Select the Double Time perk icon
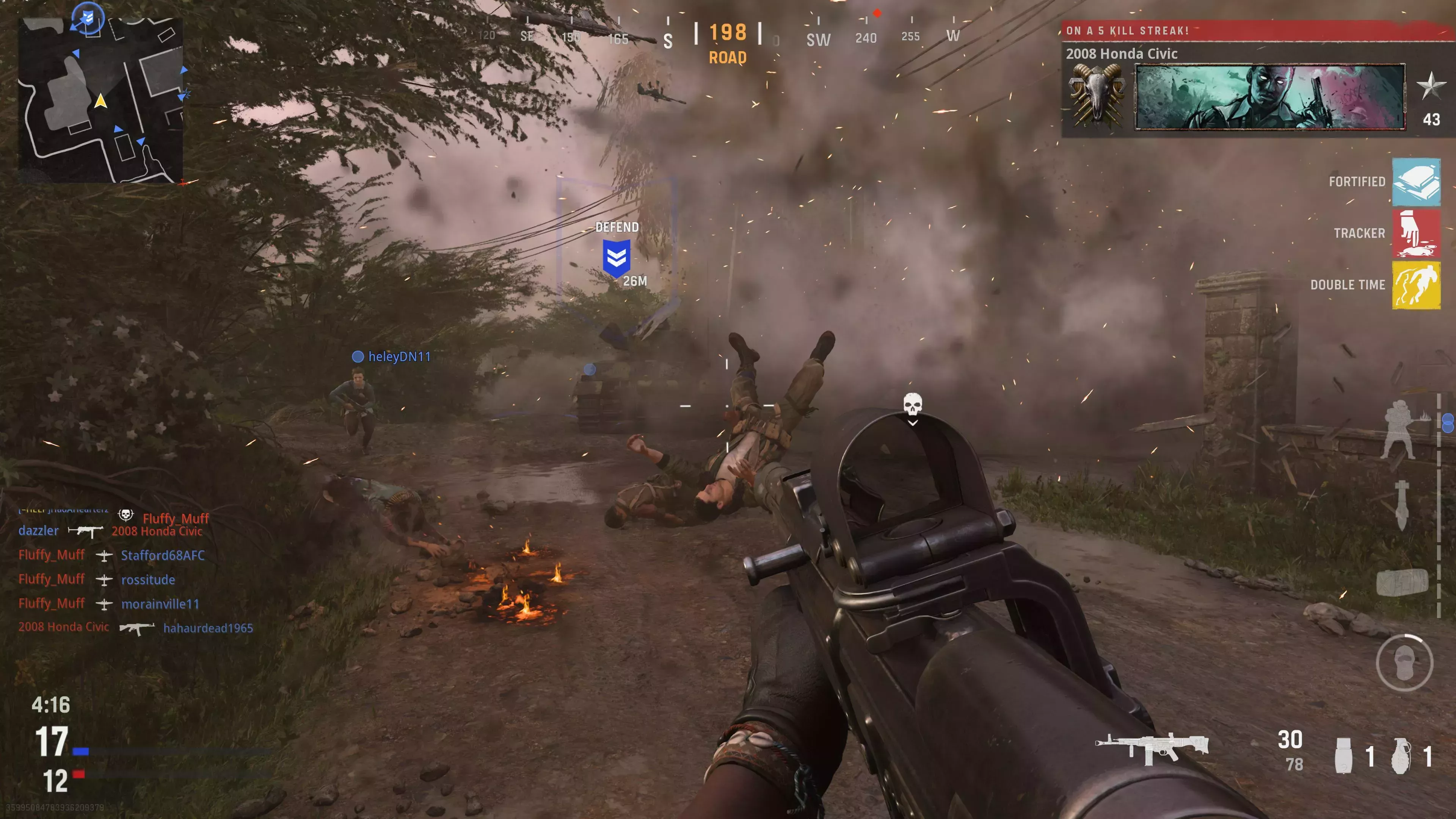 click(x=1417, y=285)
